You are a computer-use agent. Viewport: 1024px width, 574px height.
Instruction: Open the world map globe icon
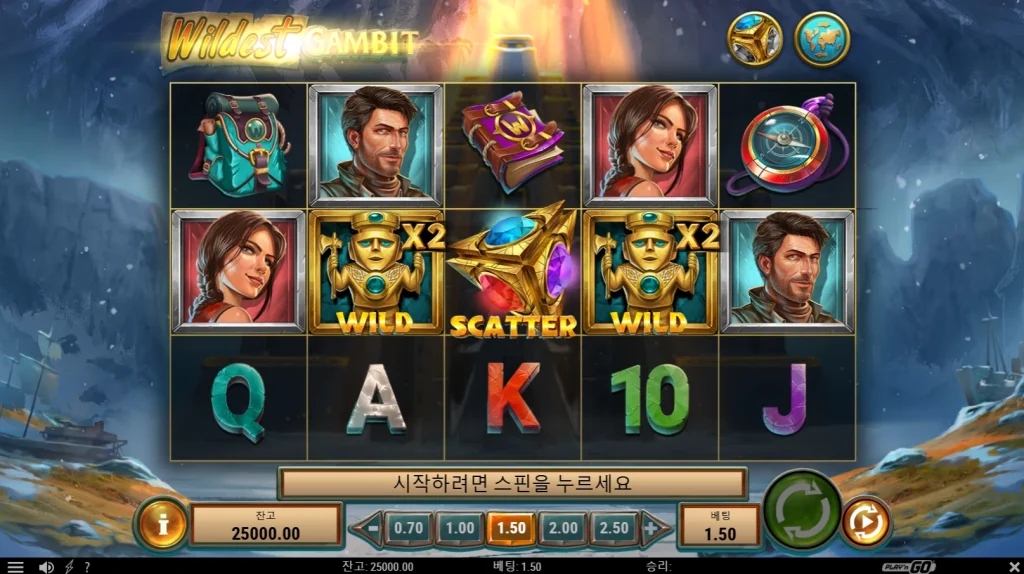tap(822, 40)
